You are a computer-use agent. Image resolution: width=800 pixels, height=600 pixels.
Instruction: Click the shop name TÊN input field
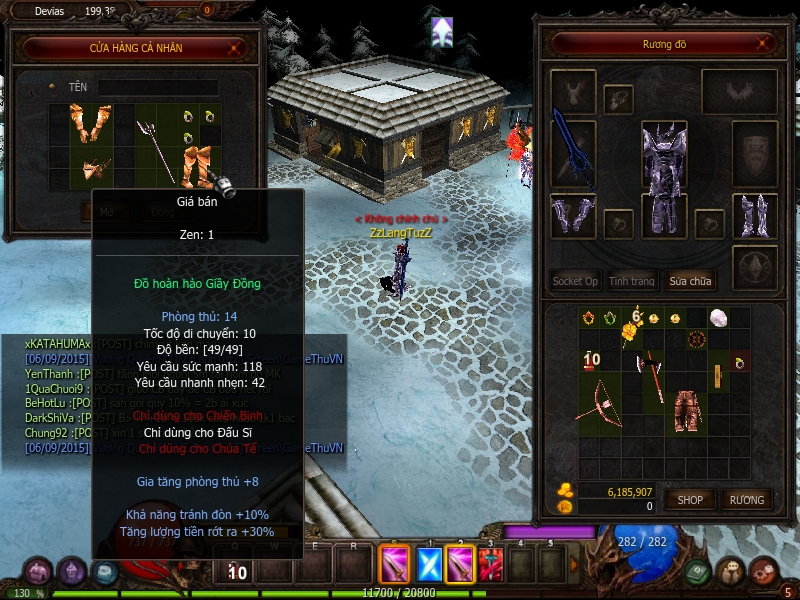click(x=157, y=88)
